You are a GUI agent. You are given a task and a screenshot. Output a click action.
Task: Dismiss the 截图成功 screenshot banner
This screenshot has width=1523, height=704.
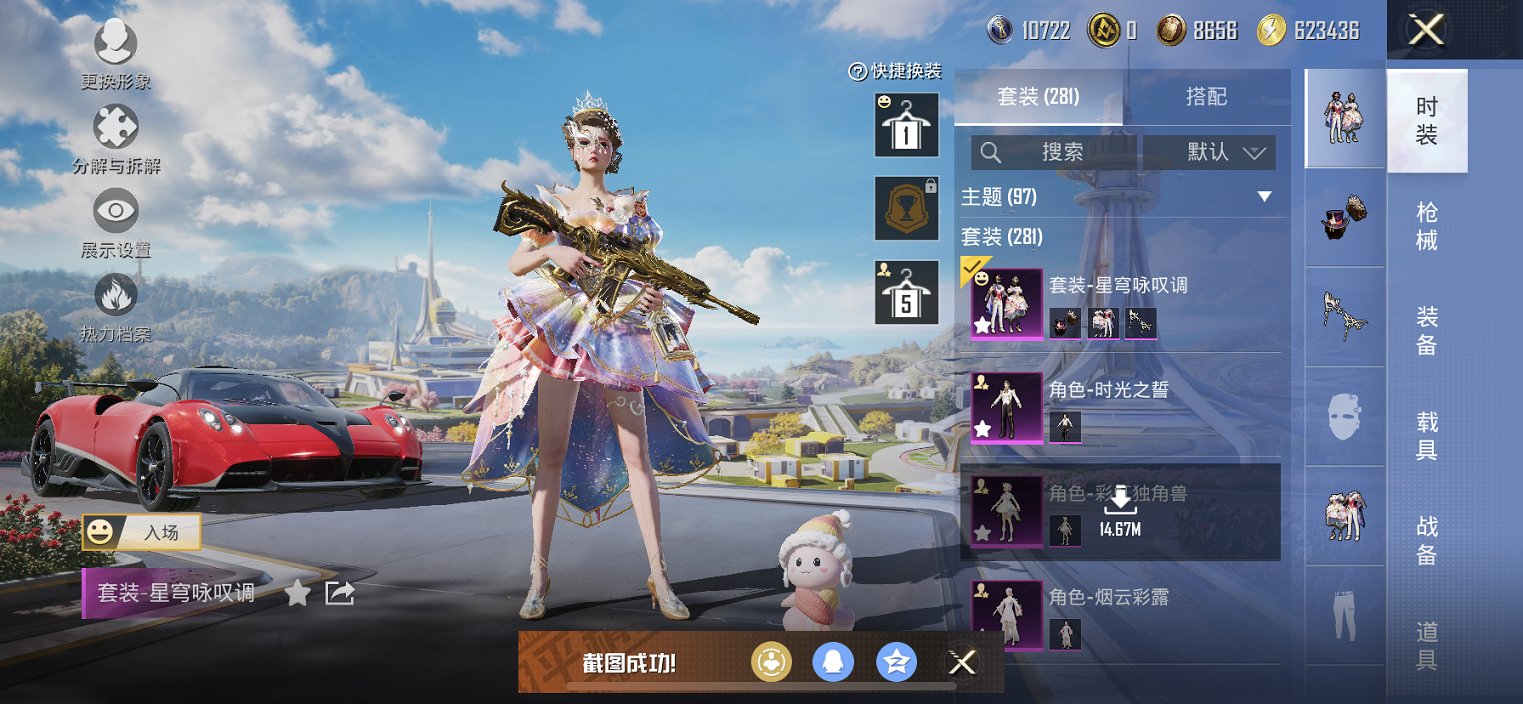click(x=962, y=662)
